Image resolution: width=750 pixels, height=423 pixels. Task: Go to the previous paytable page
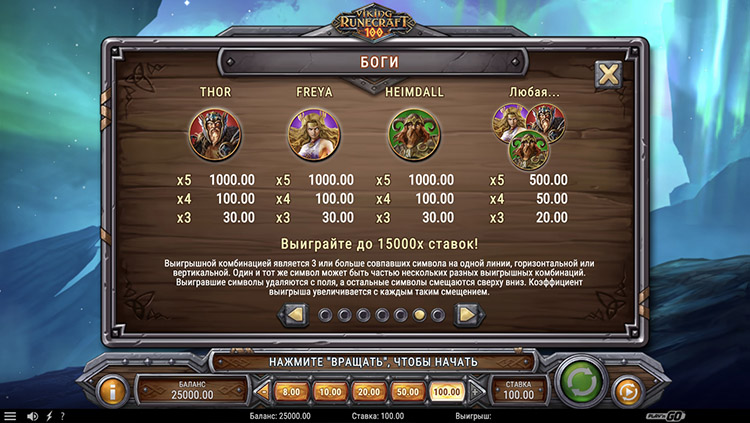295,315
